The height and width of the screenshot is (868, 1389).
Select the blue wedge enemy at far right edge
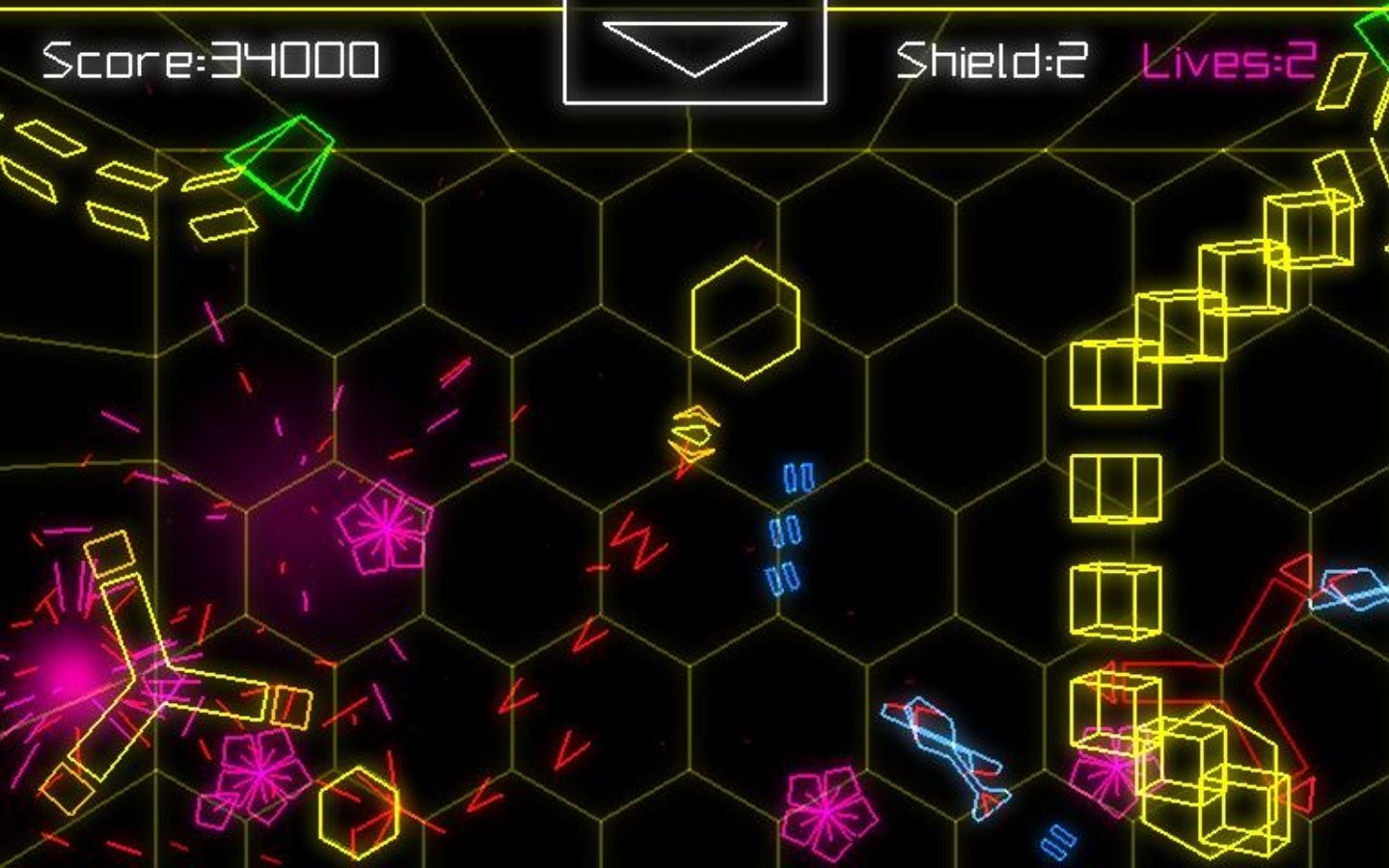[x=1350, y=588]
